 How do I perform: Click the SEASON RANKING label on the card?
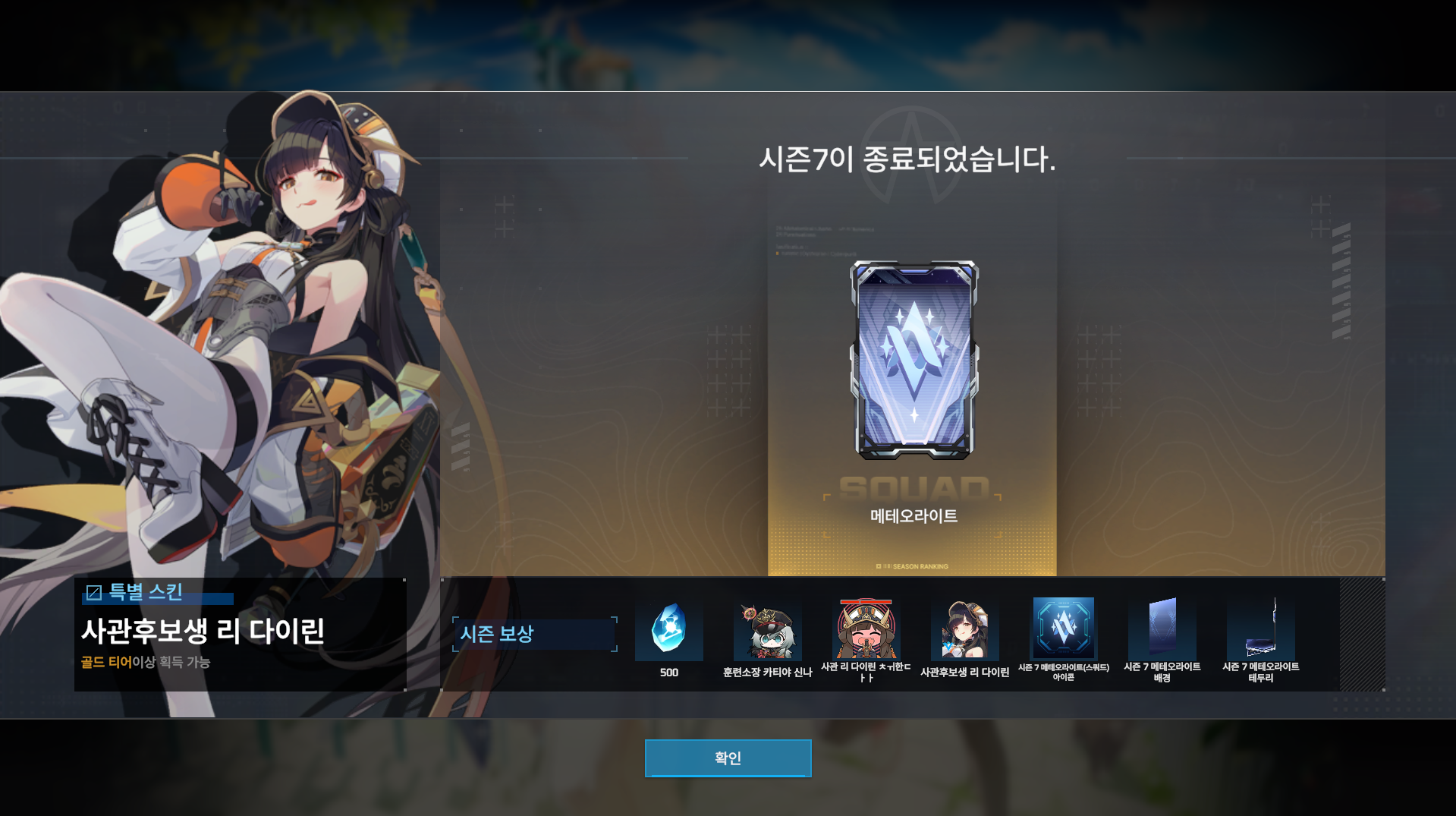click(919, 566)
